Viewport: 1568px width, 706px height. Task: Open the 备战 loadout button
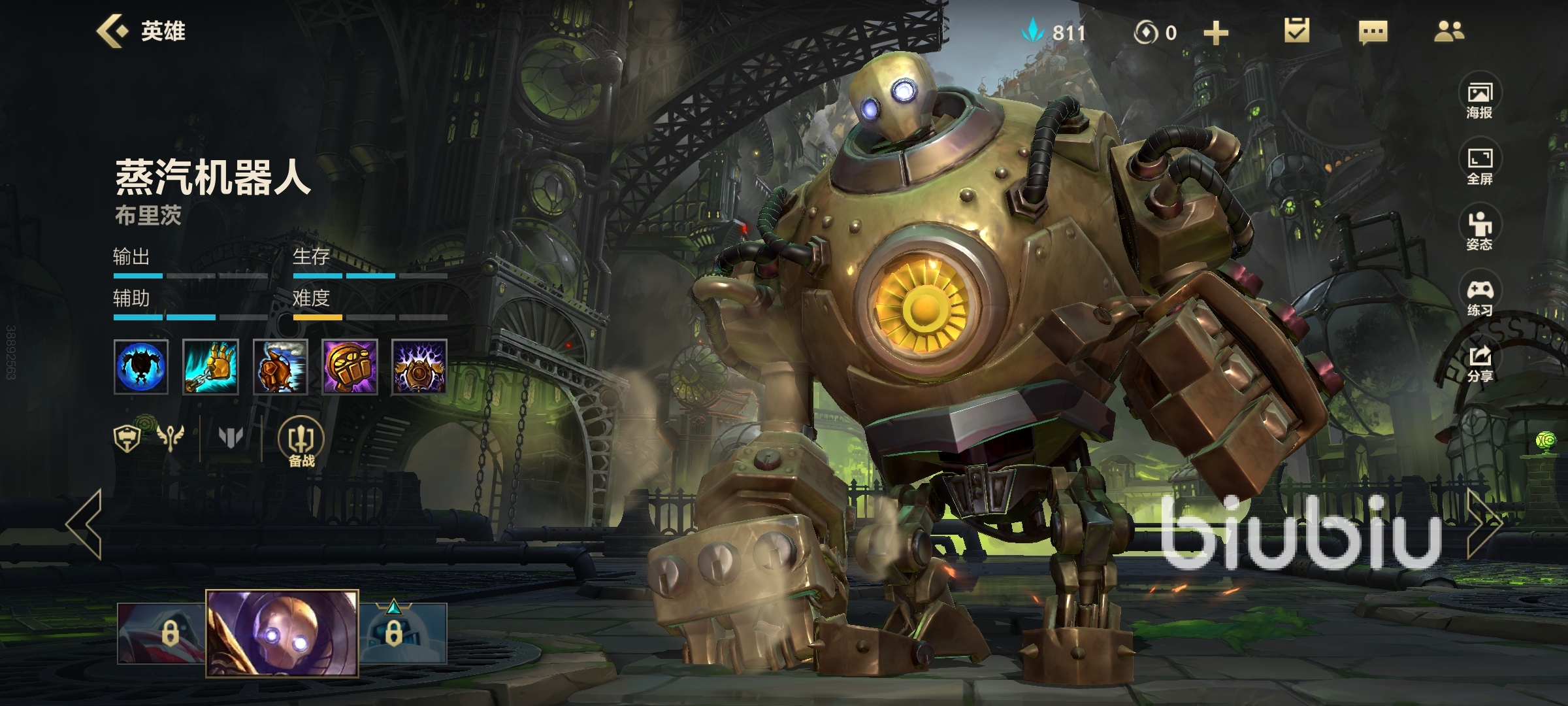(x=301, y=443)
